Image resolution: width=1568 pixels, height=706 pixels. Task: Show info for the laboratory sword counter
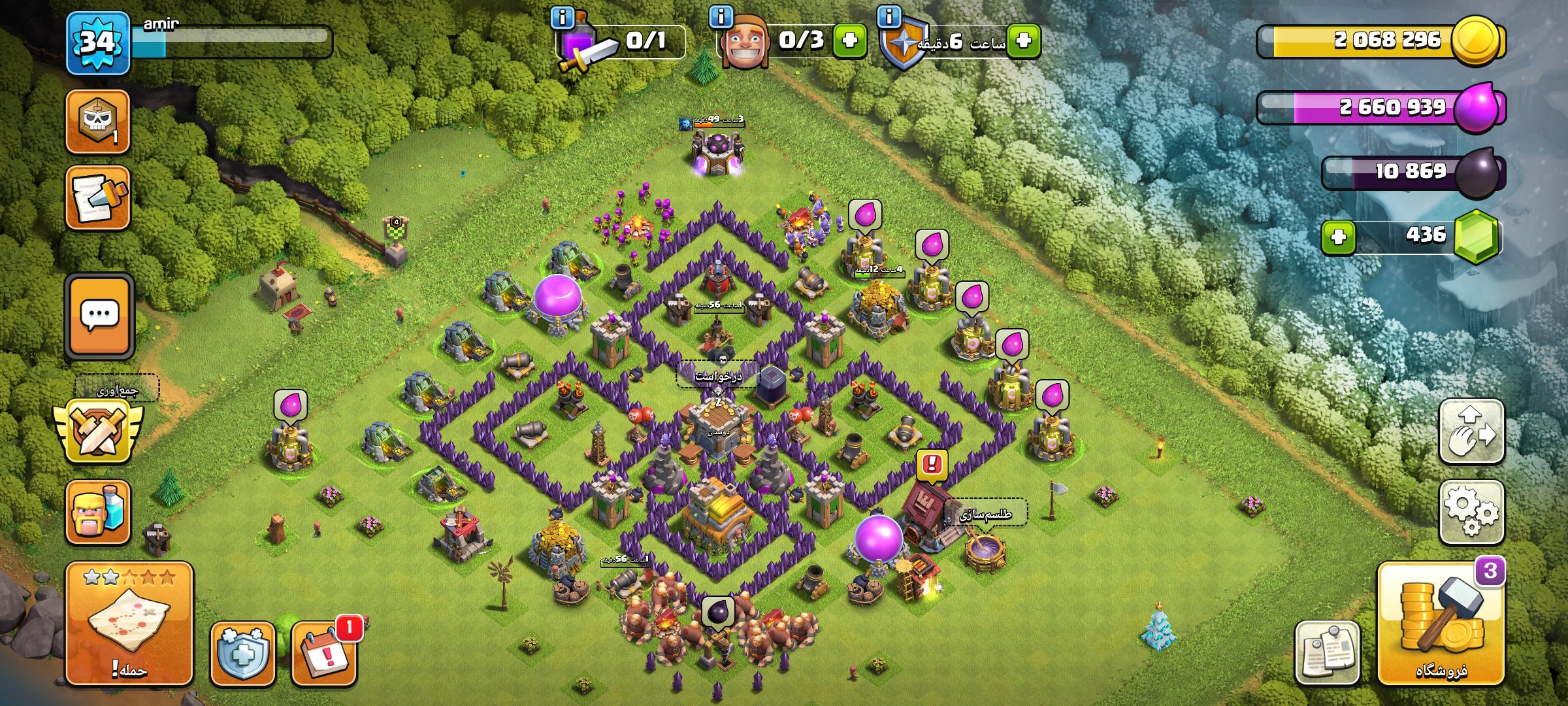tap(562, 17)
